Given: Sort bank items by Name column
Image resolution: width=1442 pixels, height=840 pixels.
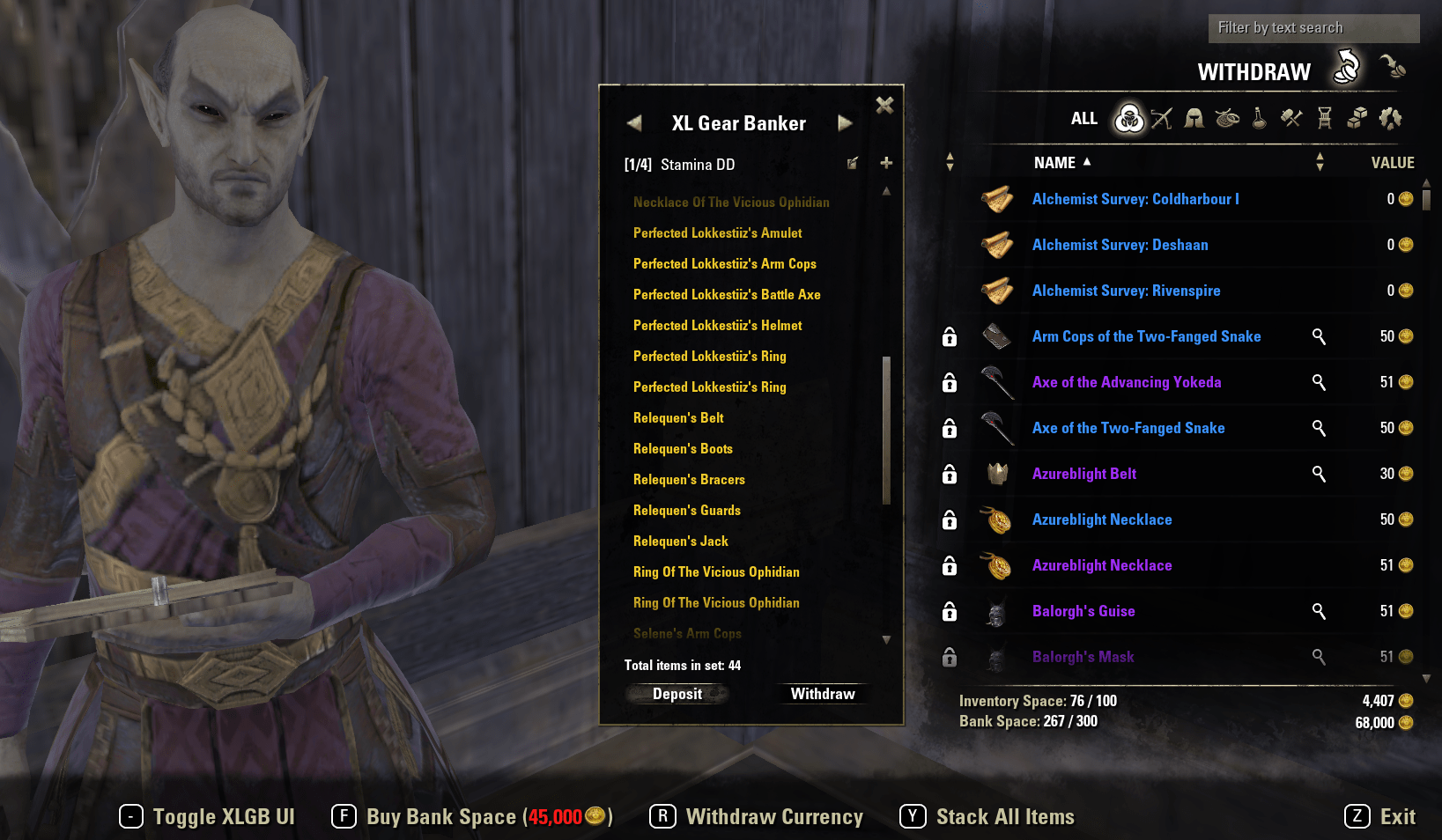Looking at the screenshot, I should (x=1056, y=162).
